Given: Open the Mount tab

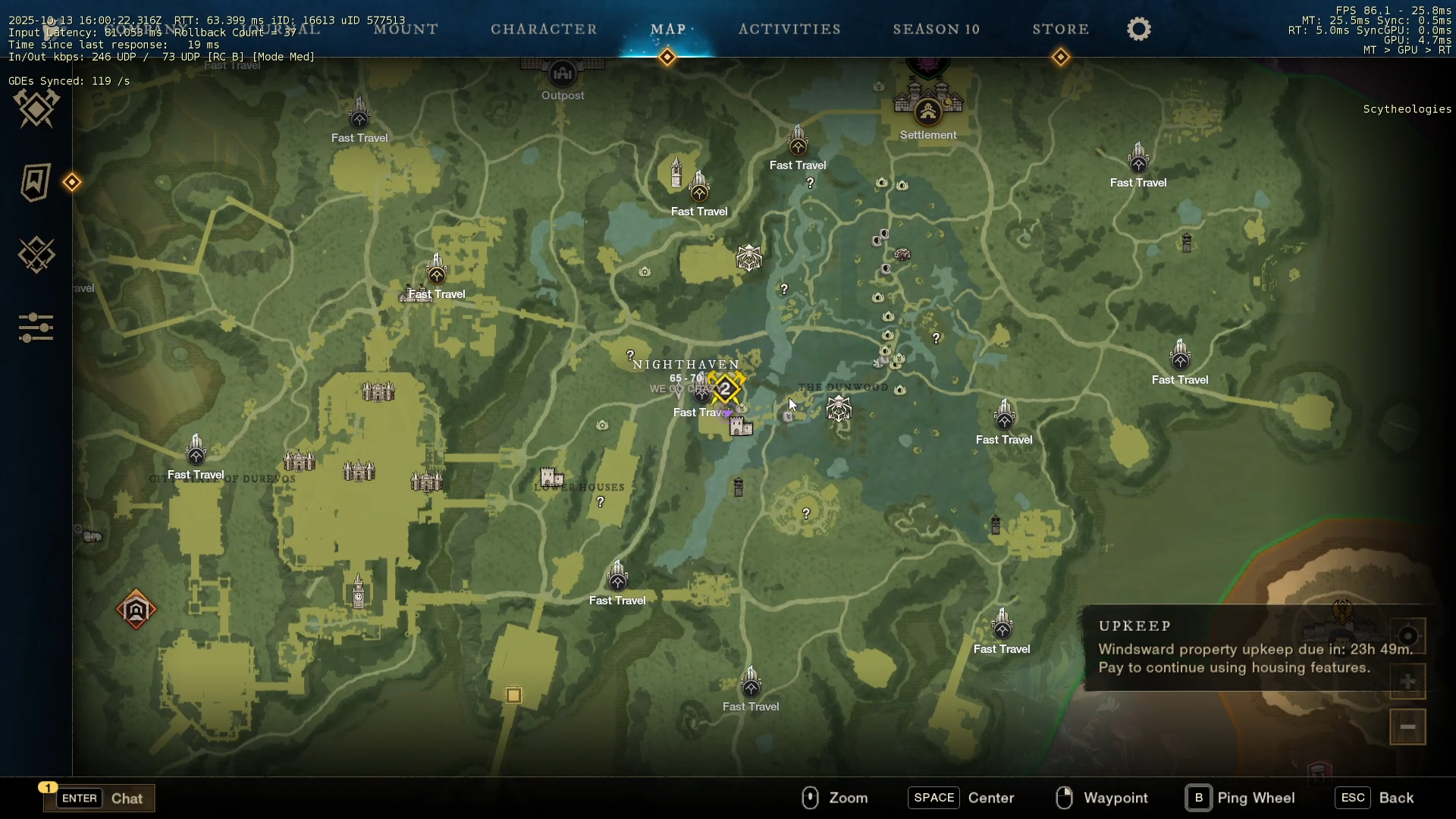Looking at the screenshot, I should pyautogui.click(x=406, y=30).
